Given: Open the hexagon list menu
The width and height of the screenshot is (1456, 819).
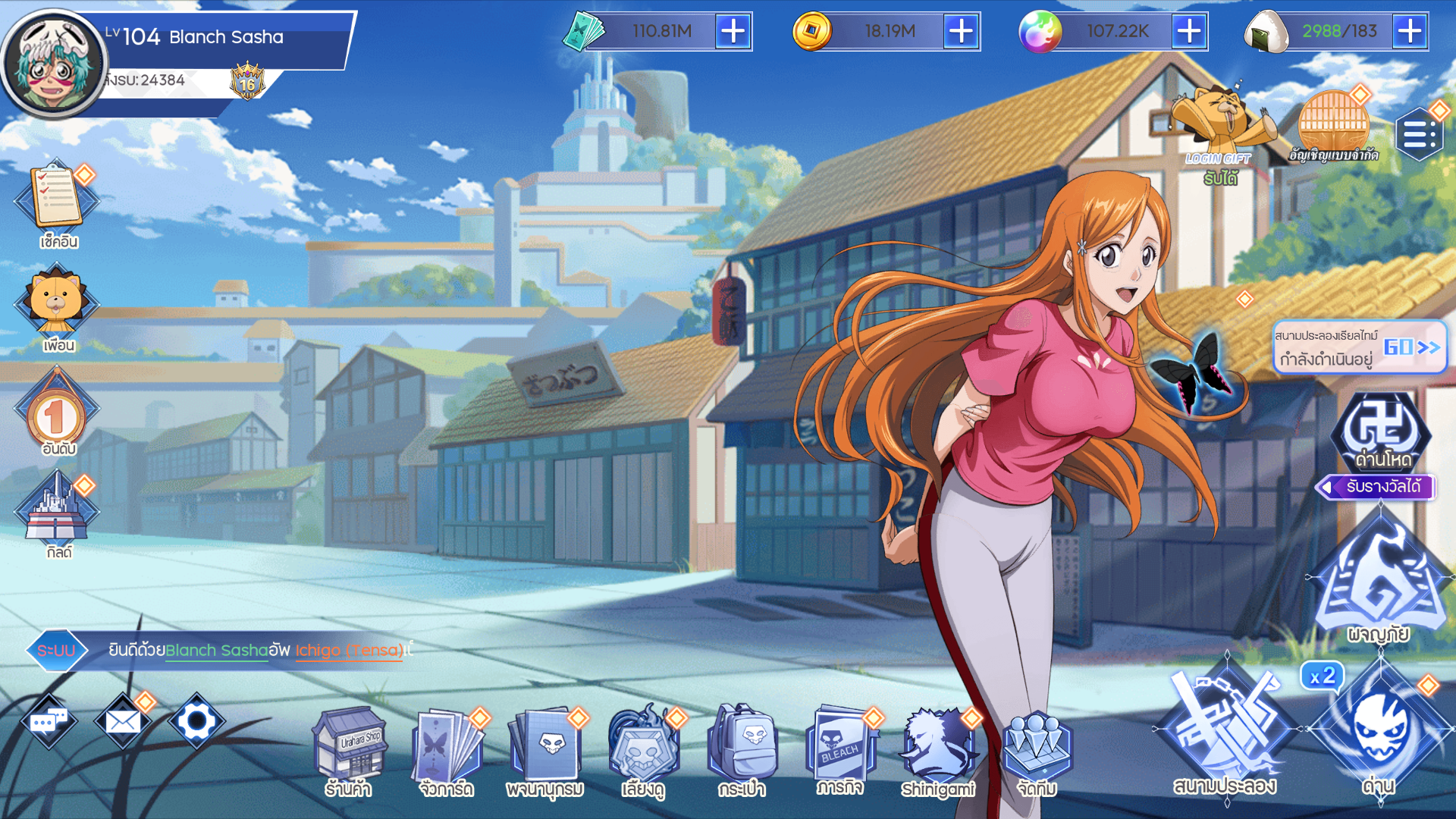Looking at the screenshot, I should (x=1419, y=135).
